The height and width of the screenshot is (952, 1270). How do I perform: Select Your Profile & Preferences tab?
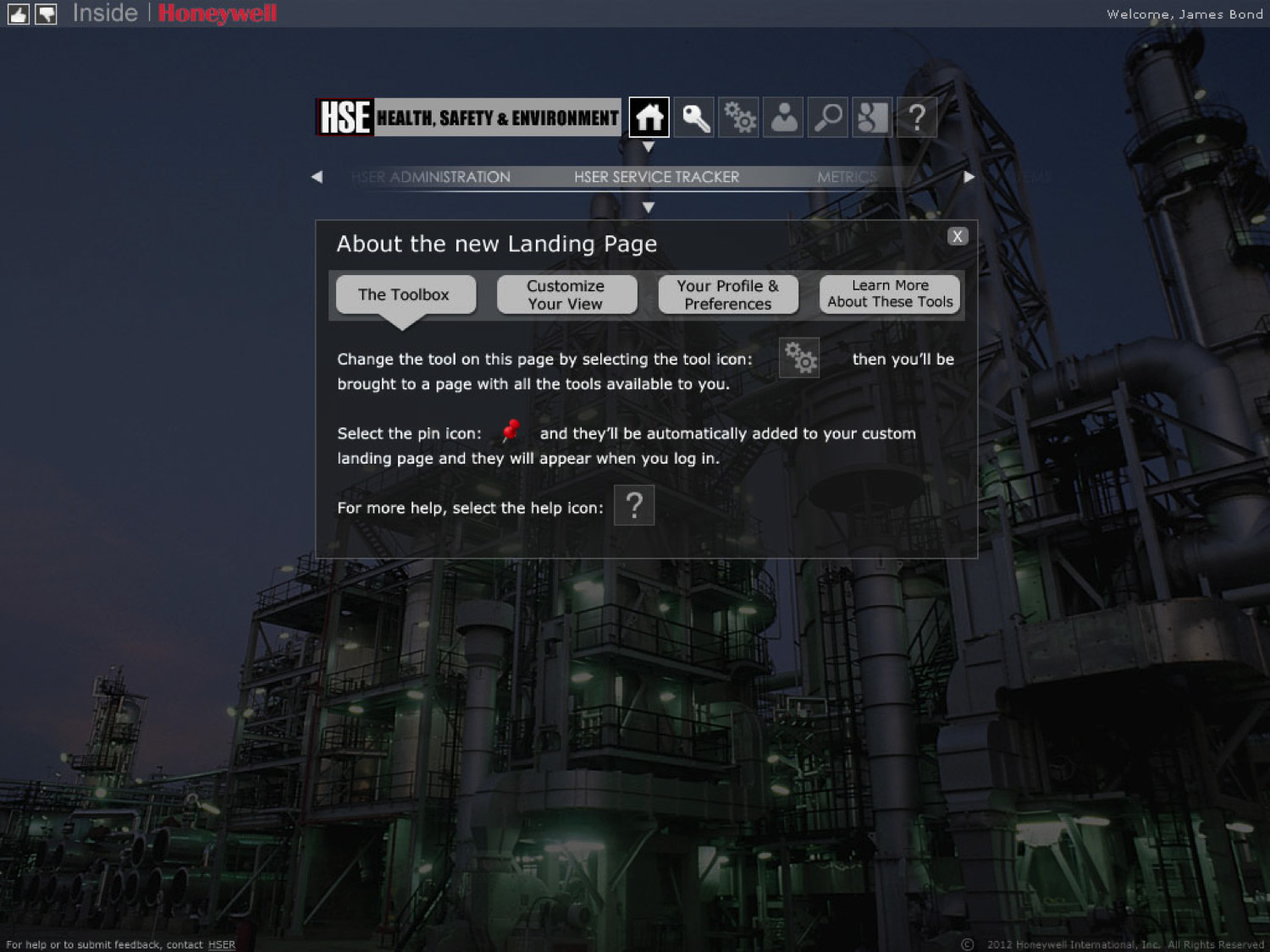(728, 294)
